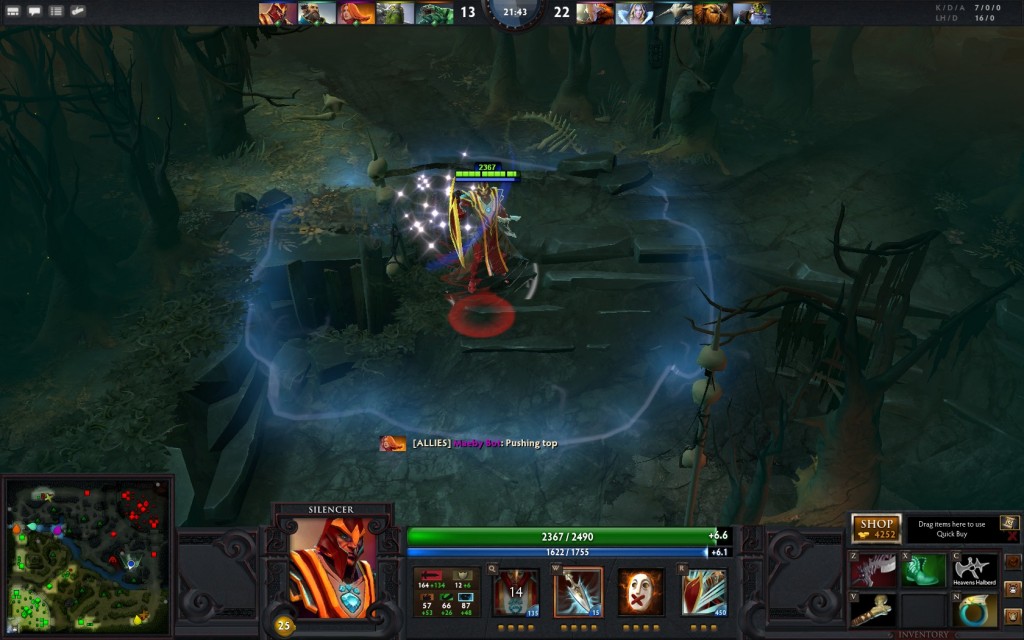Select the Earthshaker portrait in top bar
The width and height of the screenshot is (1024, 640).
(712, 13)
